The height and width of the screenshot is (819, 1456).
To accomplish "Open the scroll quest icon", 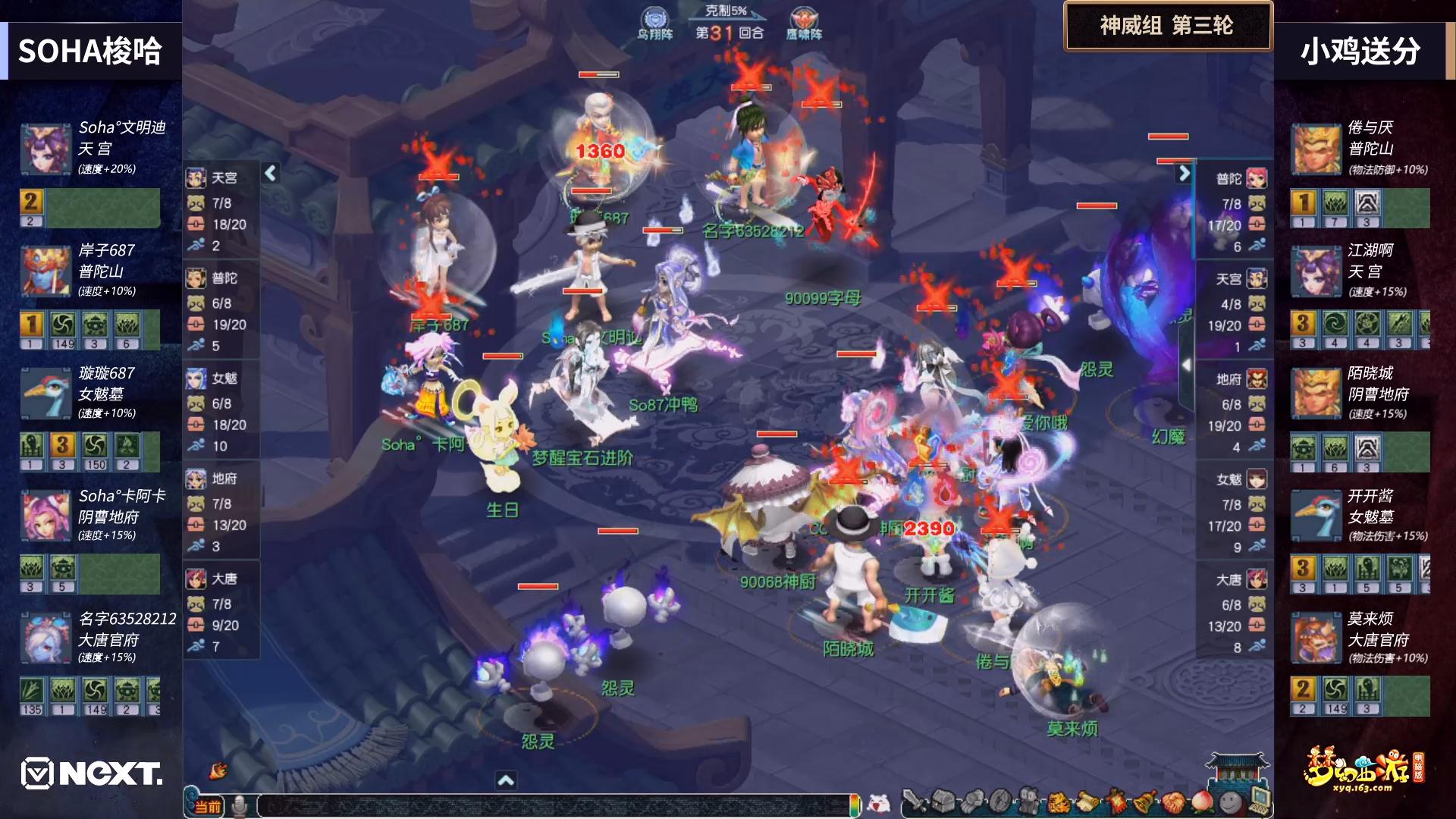I will (1087, 801).
